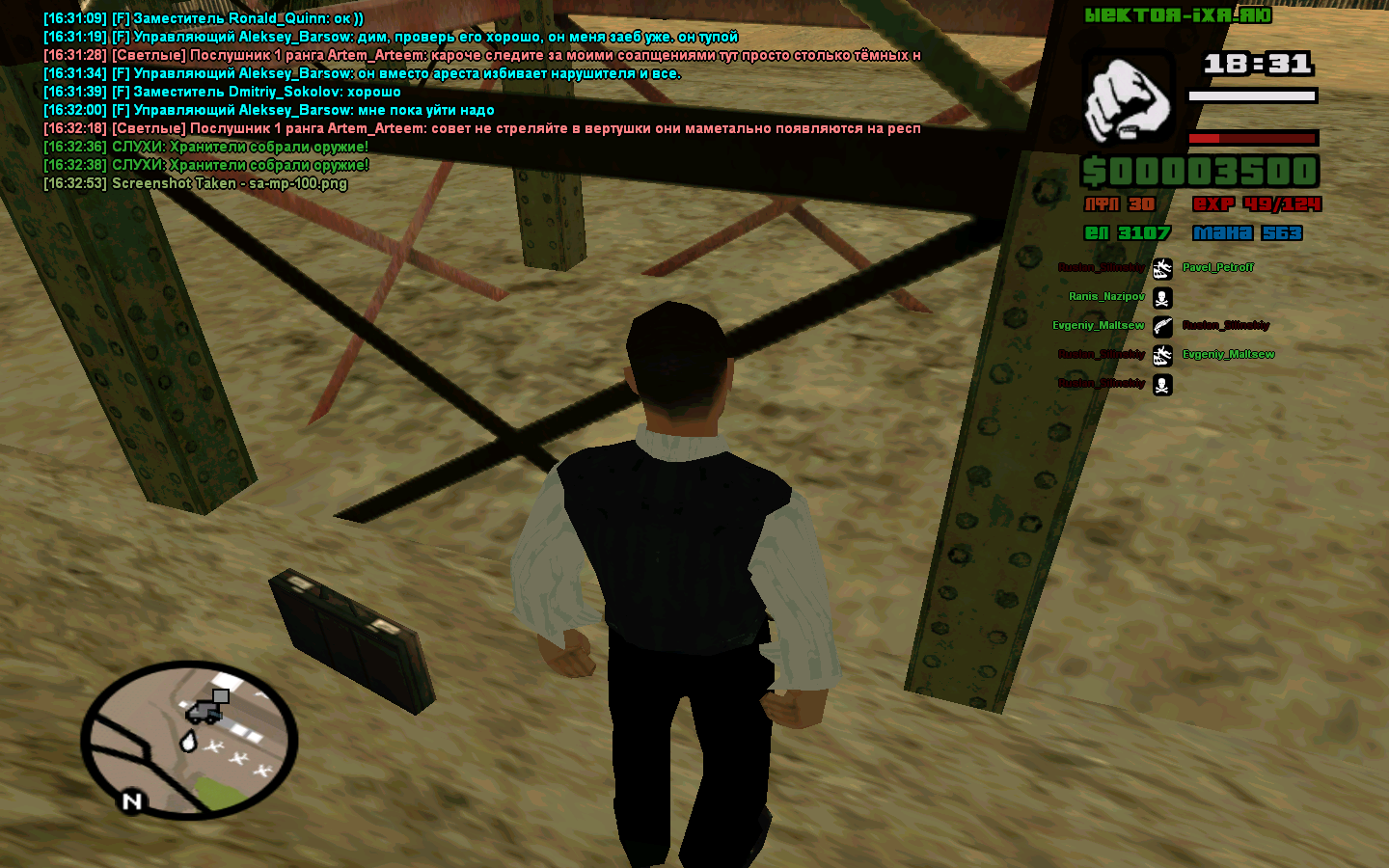Click the knife icon in the kill feed
This screenshot has height=868, width=1389.
coord(1162,326)
